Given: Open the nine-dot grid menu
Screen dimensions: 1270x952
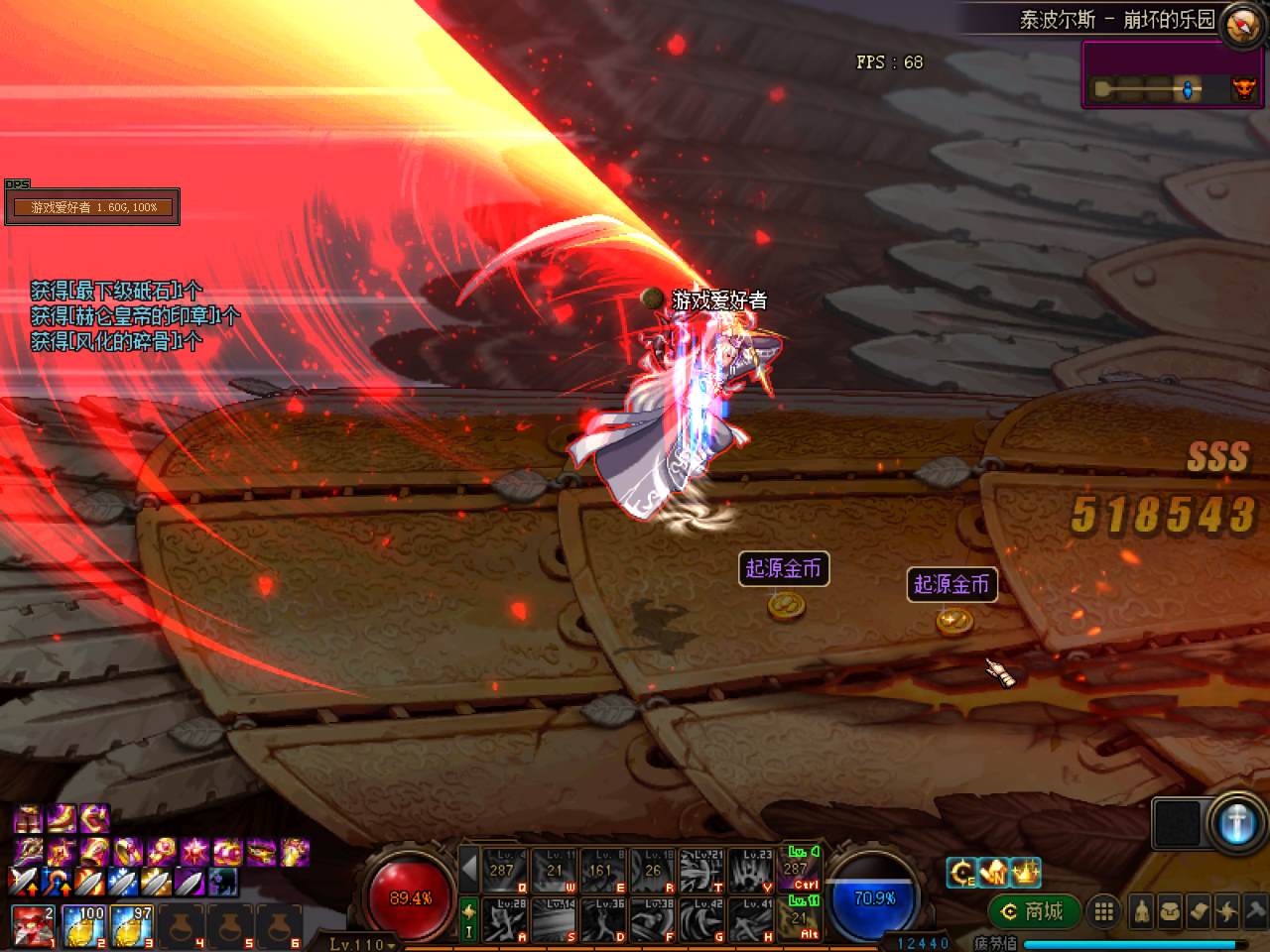Looking at the screenshot, I should tap(1103, 911).
